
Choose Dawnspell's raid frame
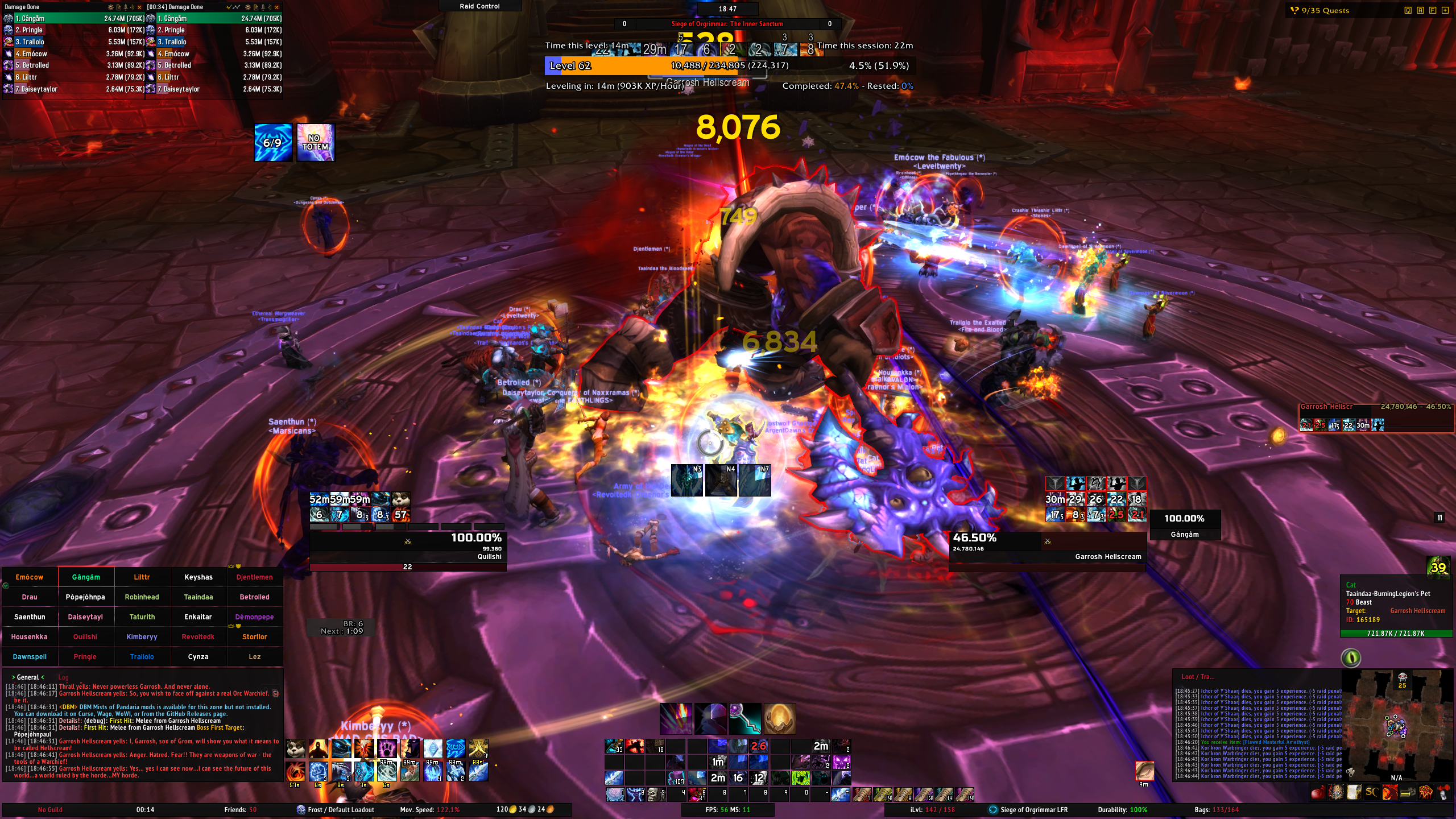(x=30, y=657)
